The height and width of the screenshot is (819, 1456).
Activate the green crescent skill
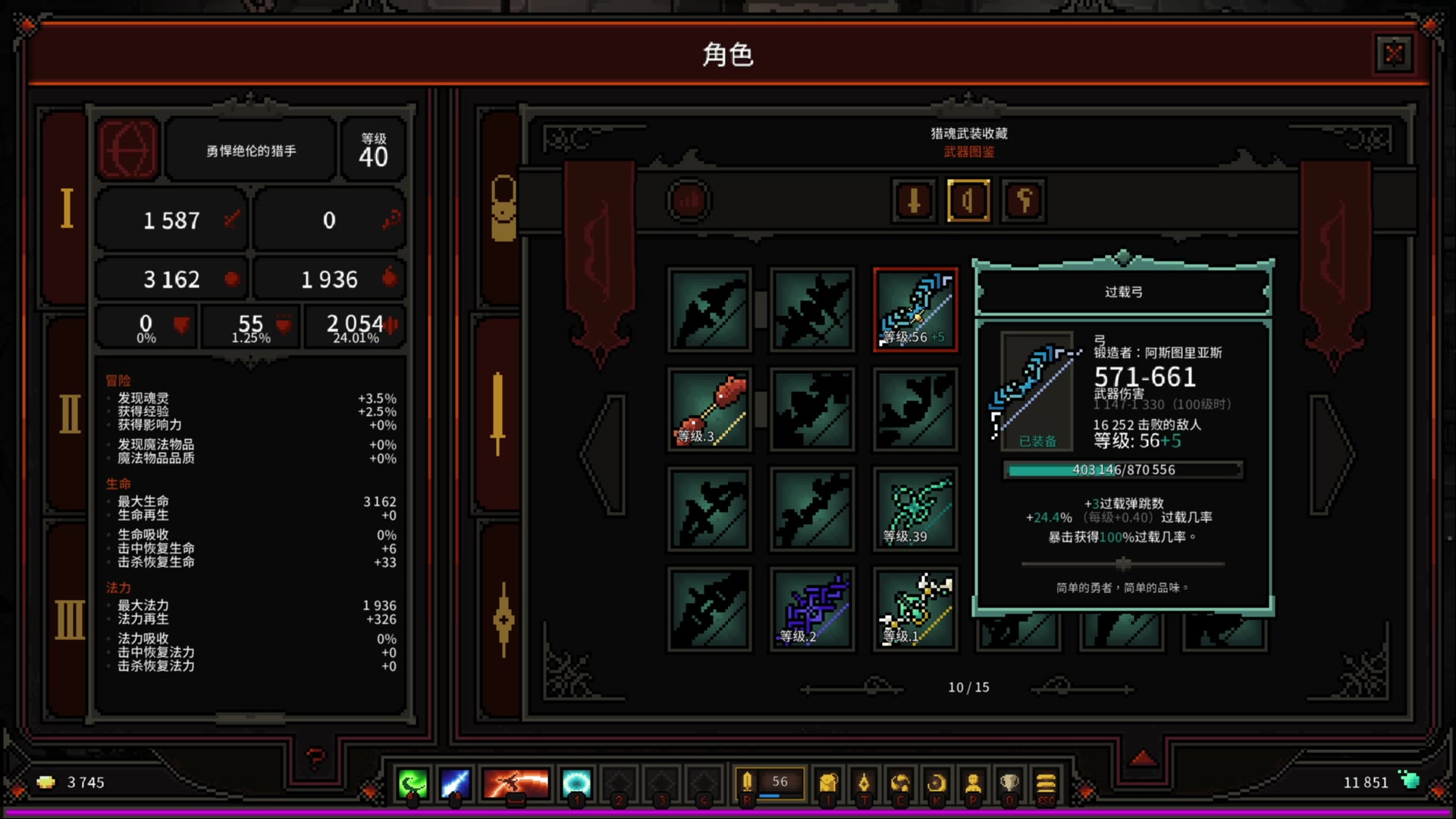(x=413, y=783)
